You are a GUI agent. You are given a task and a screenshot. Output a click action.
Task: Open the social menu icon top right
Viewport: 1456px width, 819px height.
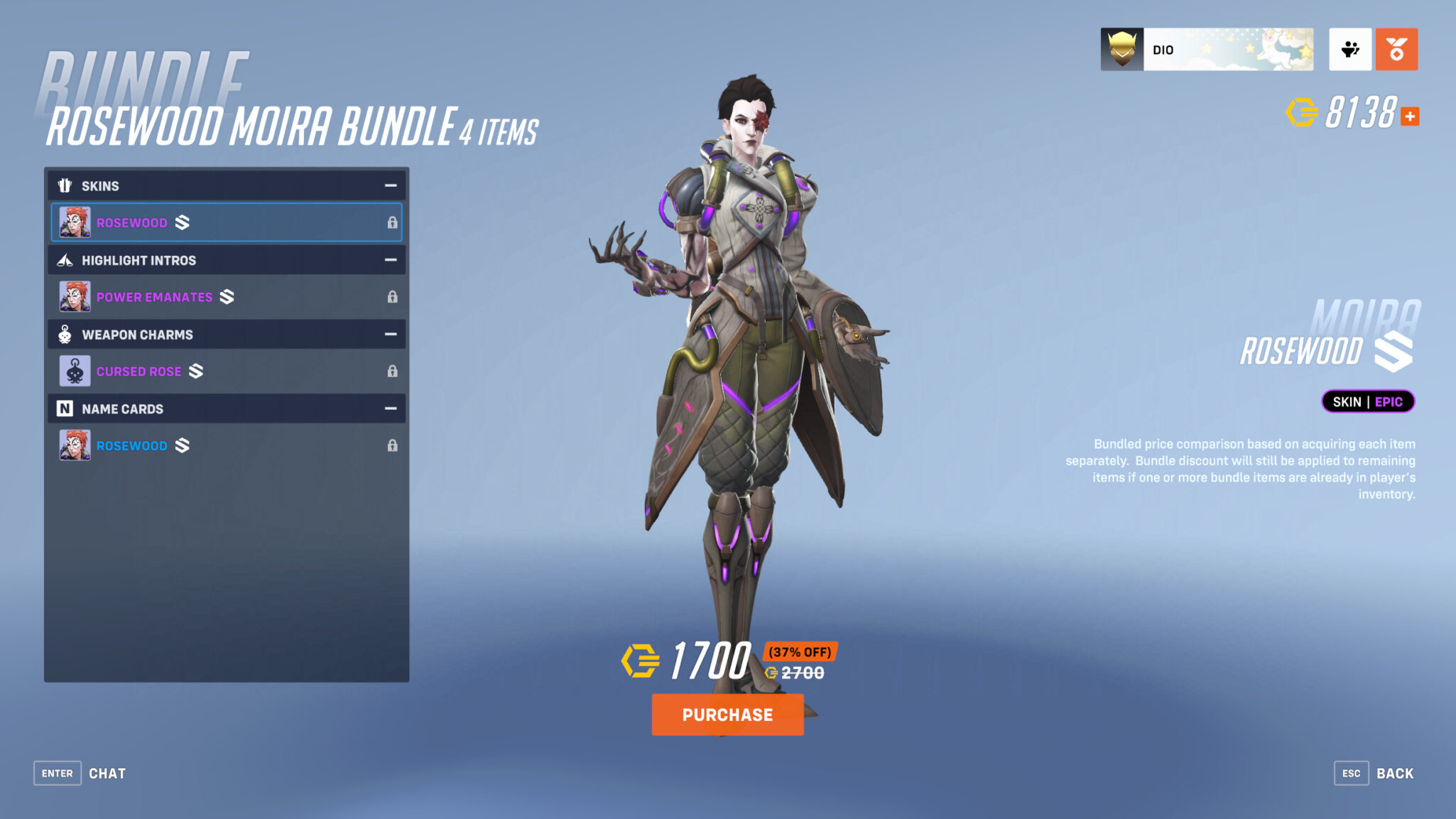click(1350, 48)
